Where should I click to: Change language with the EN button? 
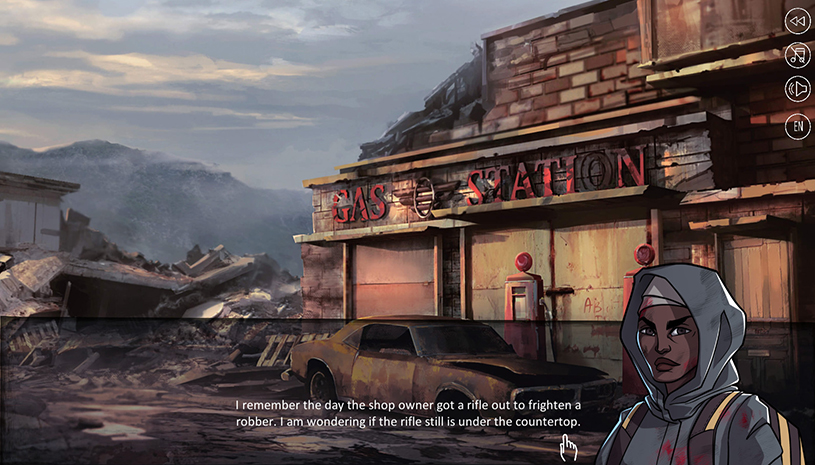click(x=797, y=126)
